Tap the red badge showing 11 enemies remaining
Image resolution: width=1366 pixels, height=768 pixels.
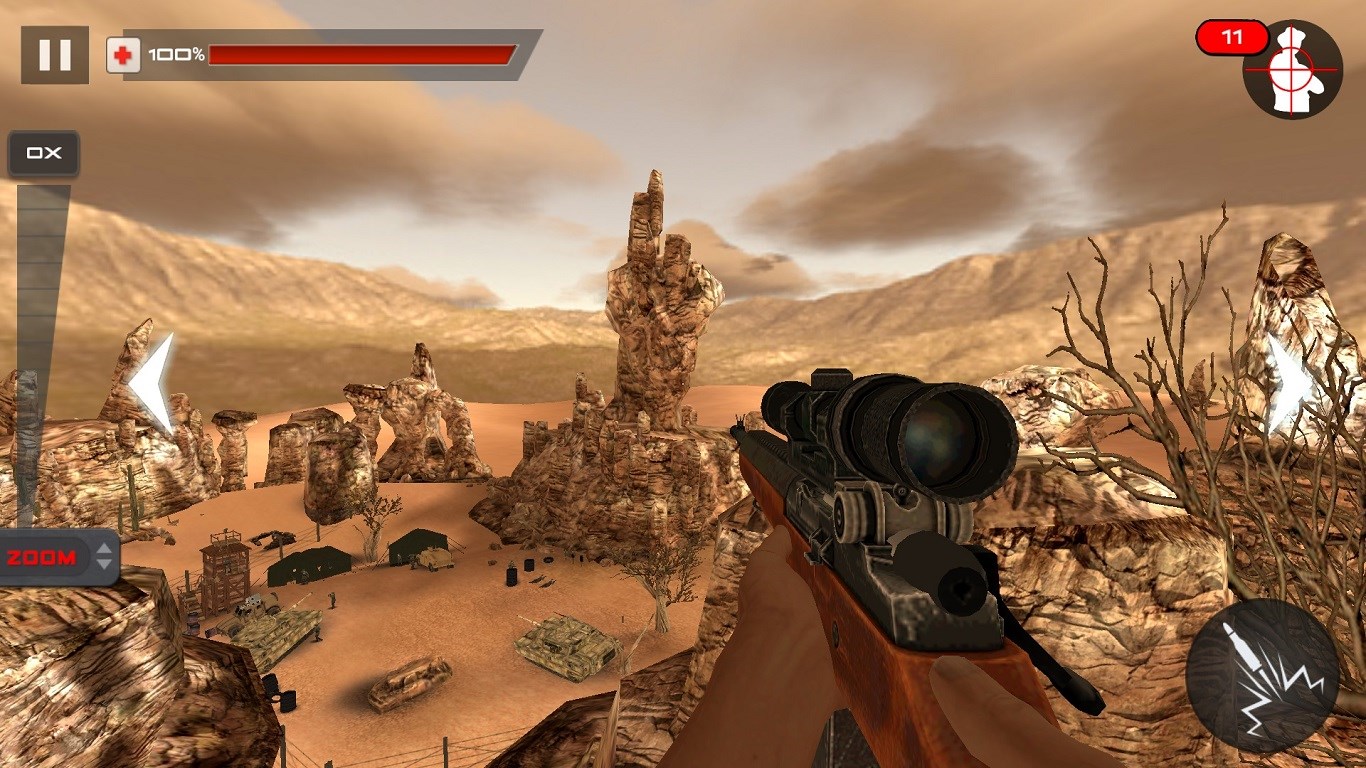point(1233,36)
